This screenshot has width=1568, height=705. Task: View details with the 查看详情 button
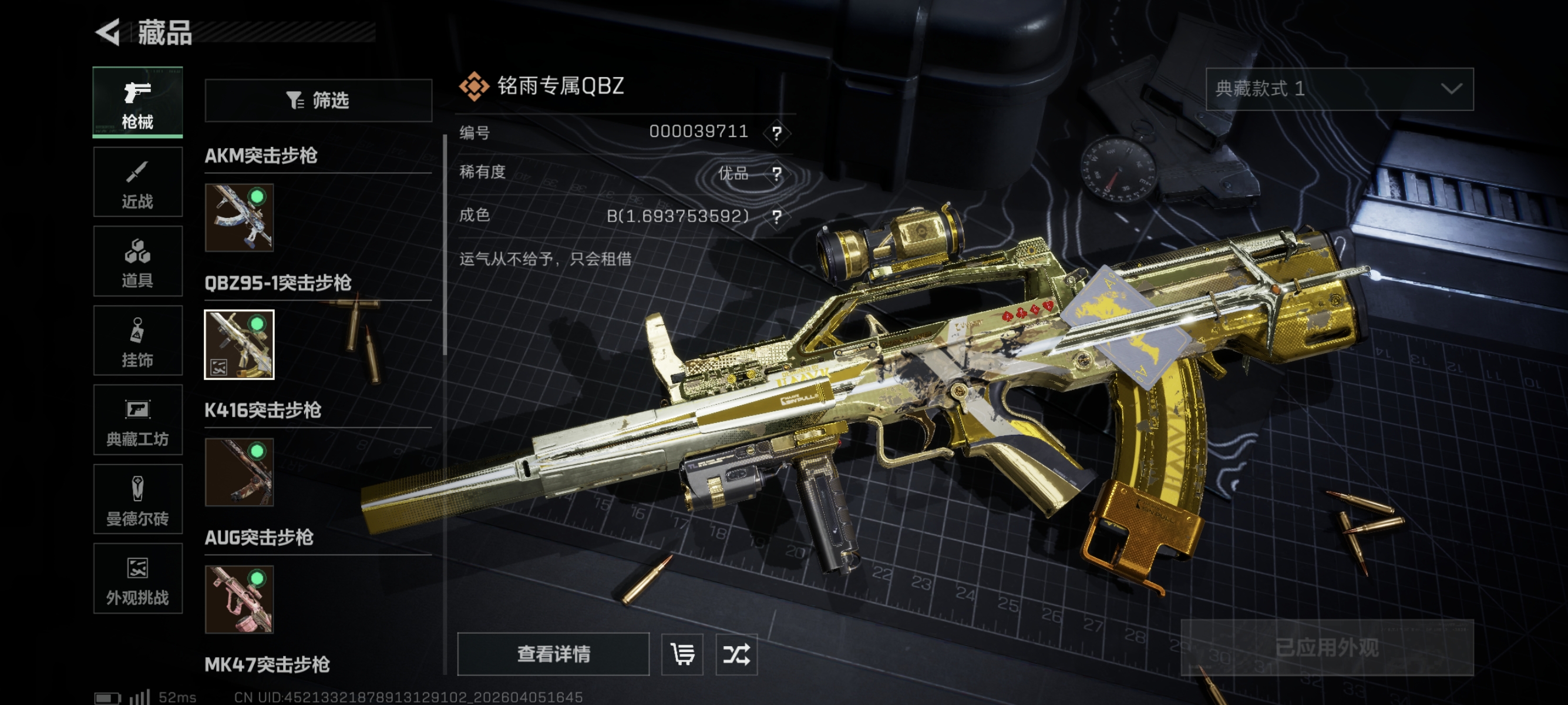[x=553, y=654]
